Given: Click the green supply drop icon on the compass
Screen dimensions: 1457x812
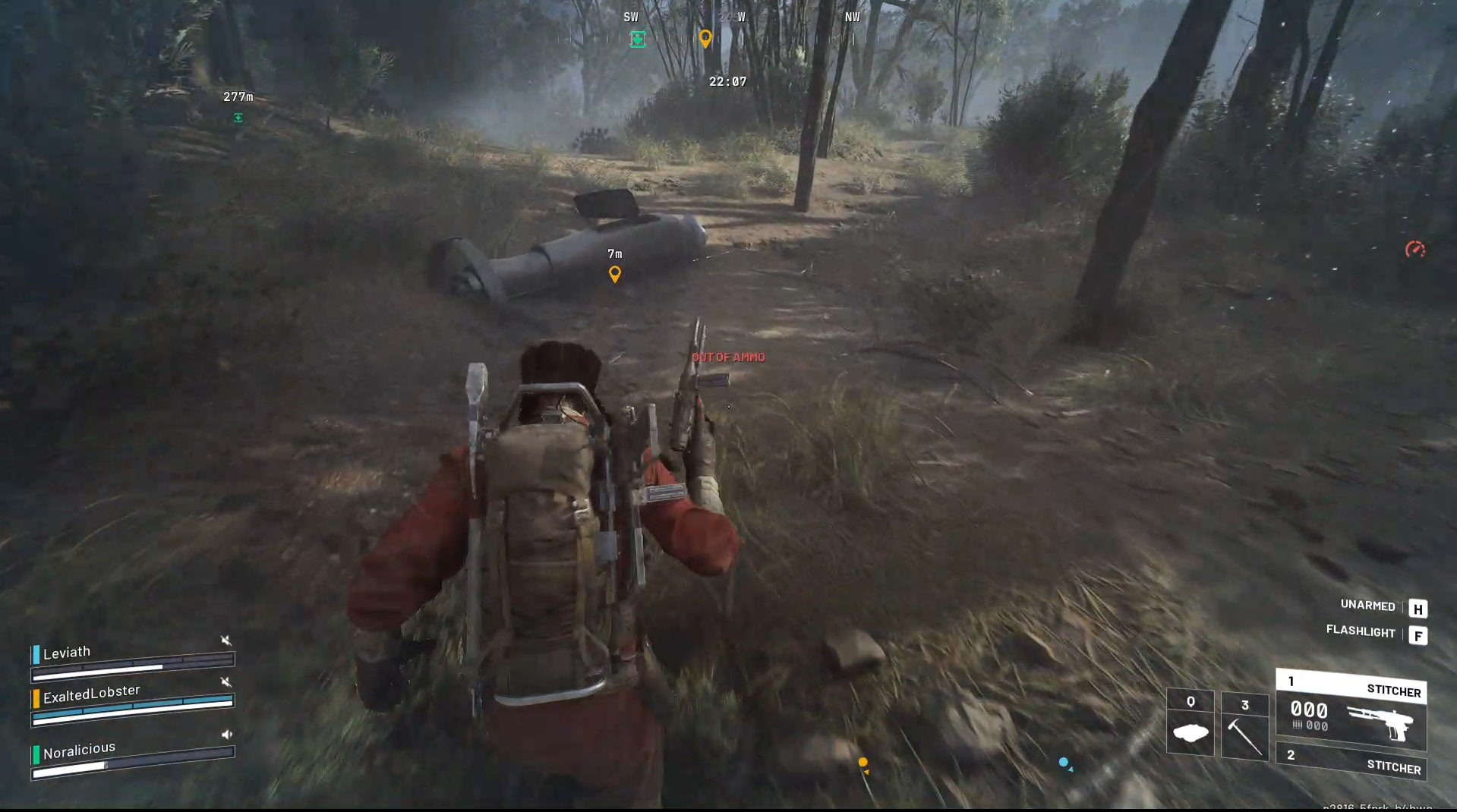Looking at the screenshot, I should pyautogui.click(x=637, y=39).
